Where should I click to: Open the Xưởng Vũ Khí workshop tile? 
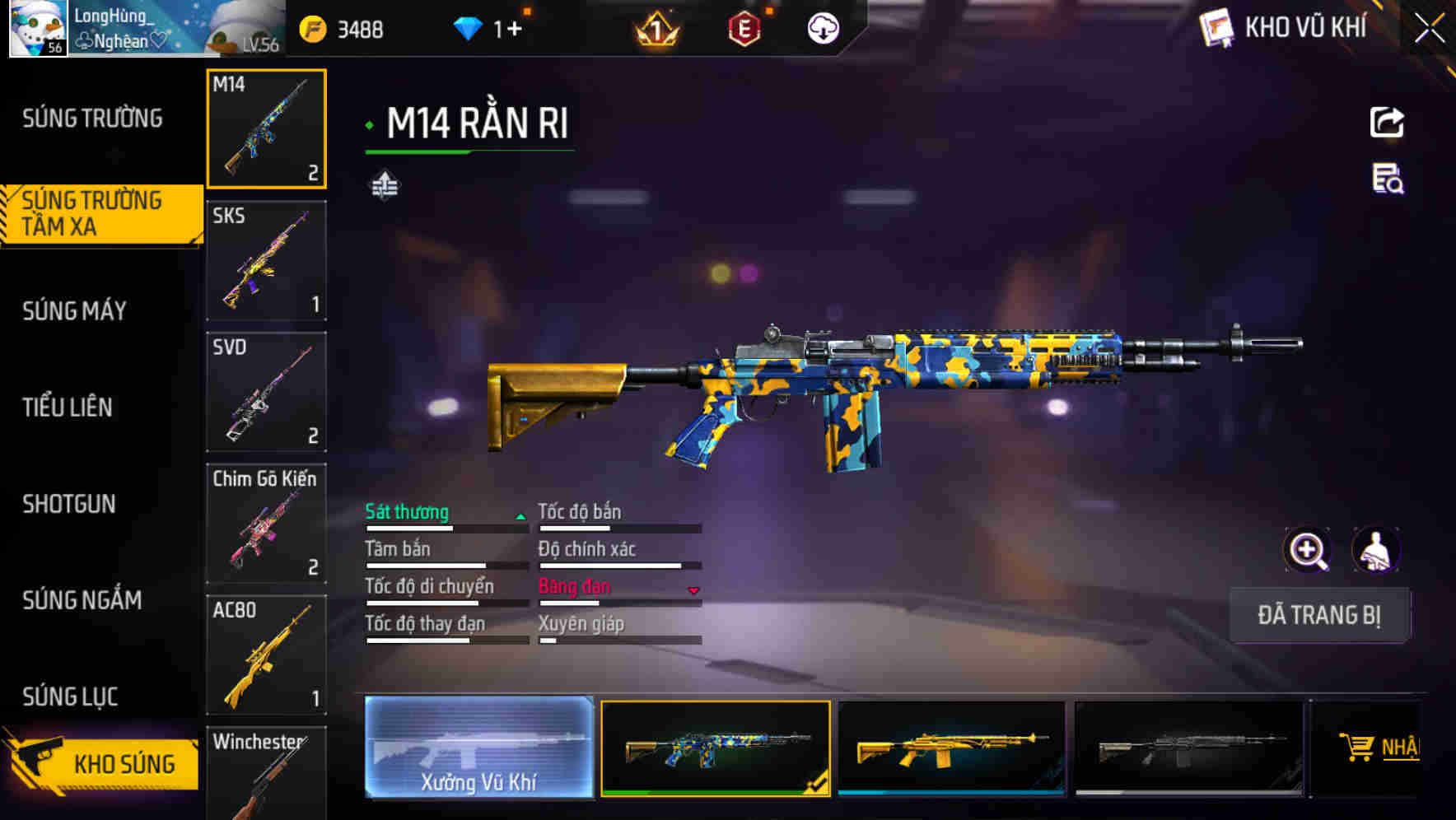point(478,748)
